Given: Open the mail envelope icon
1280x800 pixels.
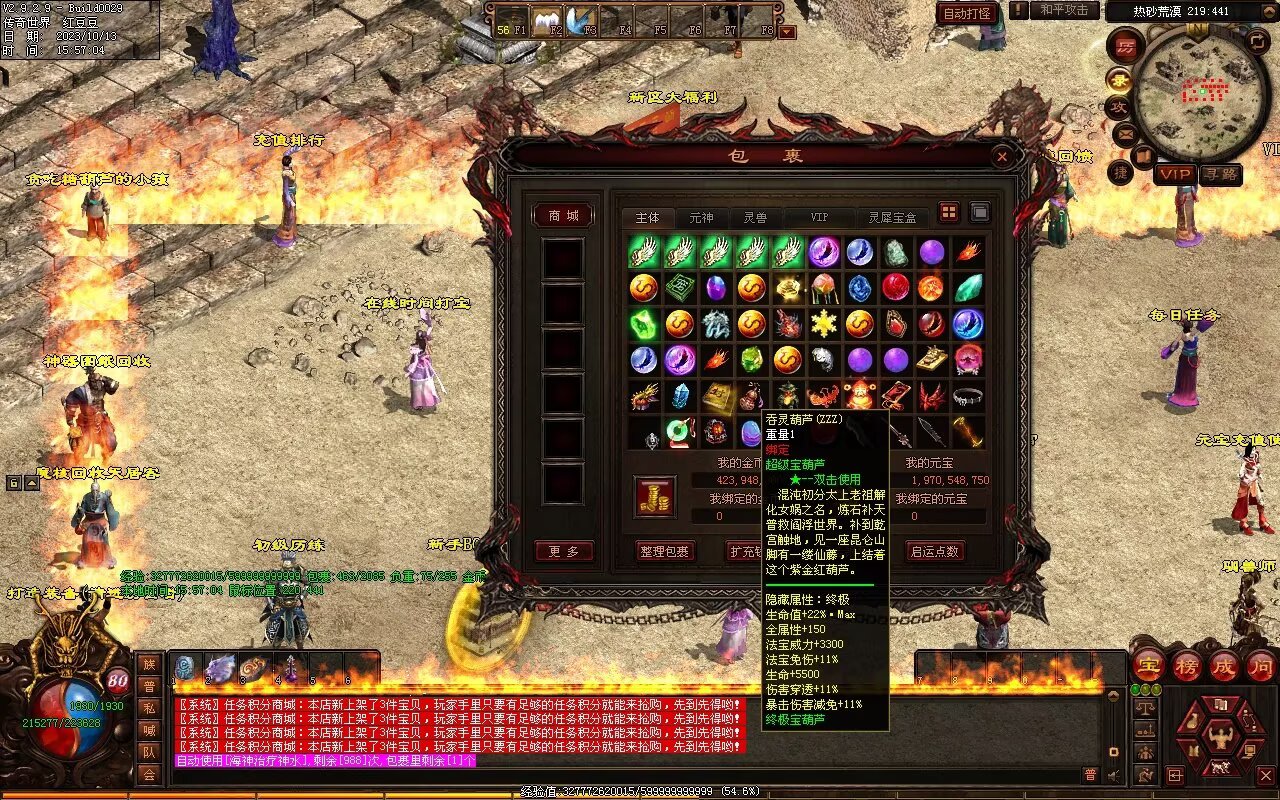Looking at the screenshot, I should (x=1125, y=132).
